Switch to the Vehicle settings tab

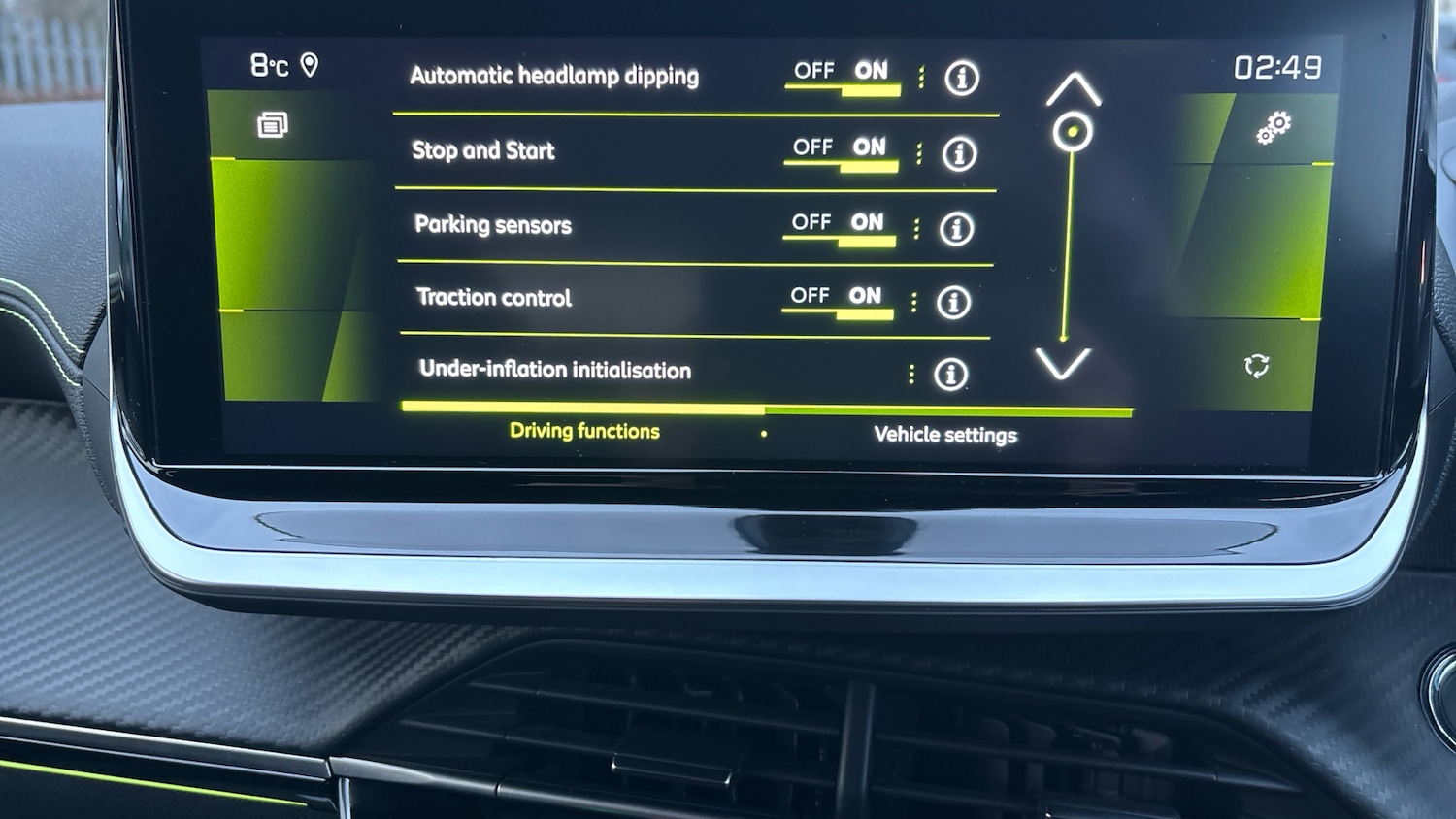946,435
